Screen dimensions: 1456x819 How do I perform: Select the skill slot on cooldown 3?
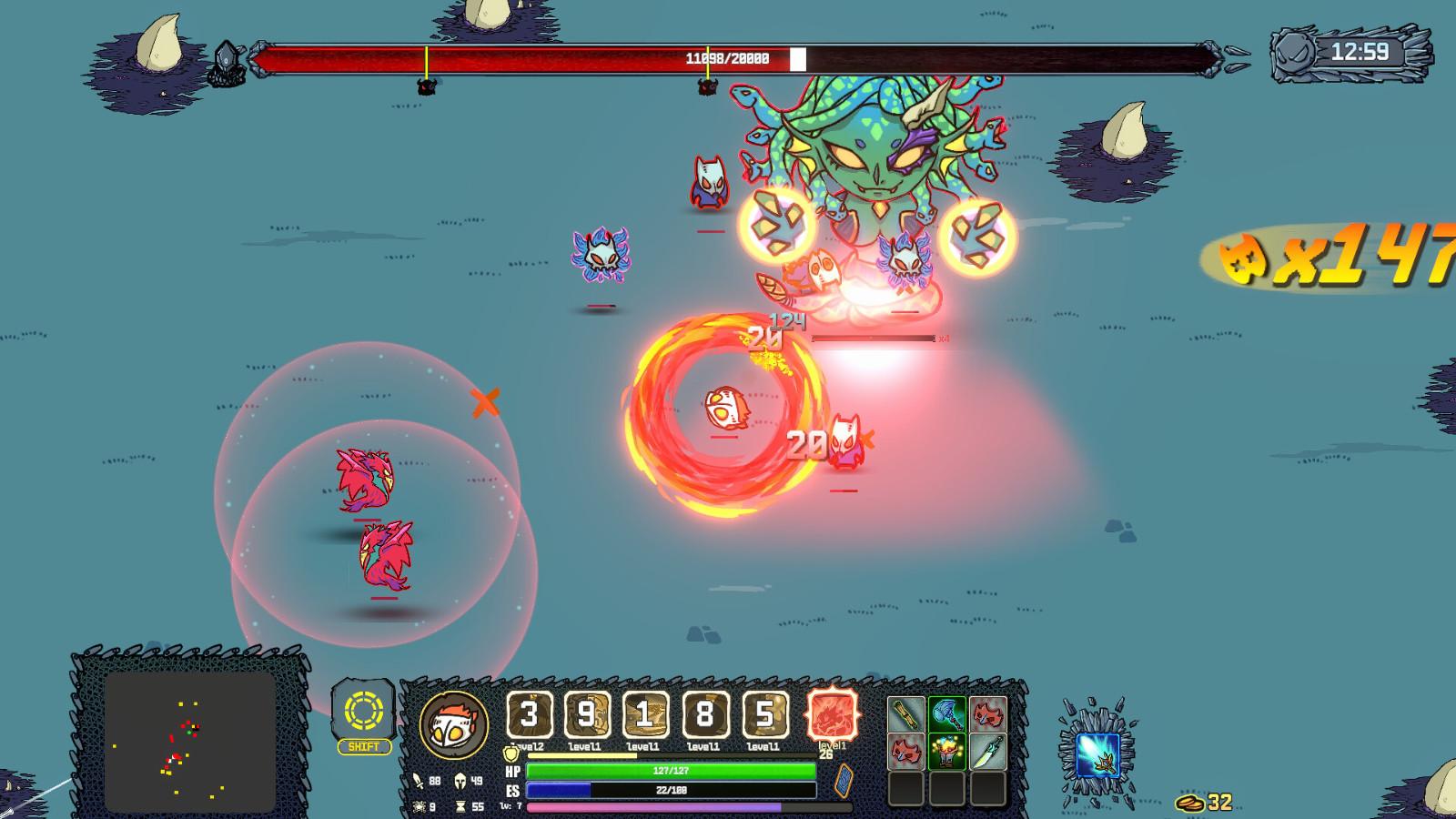pos(528,715)
